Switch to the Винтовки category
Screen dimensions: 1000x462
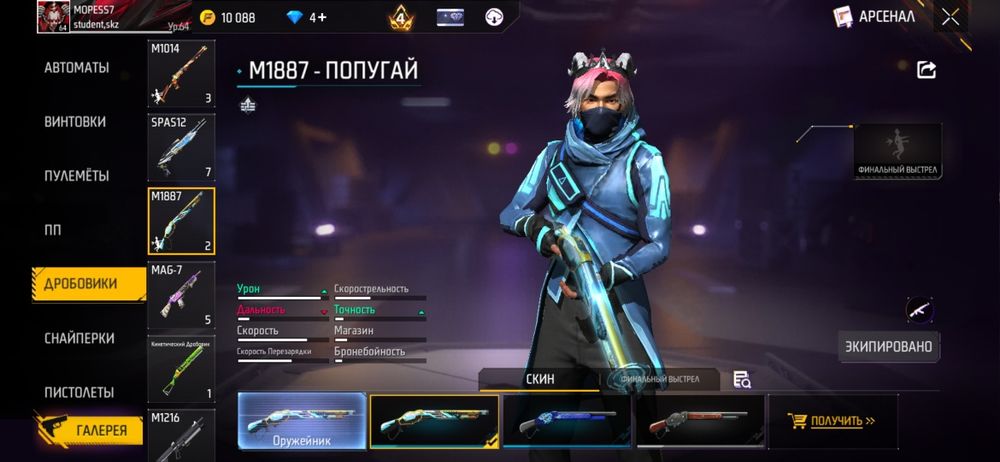[x=75, y=122]
